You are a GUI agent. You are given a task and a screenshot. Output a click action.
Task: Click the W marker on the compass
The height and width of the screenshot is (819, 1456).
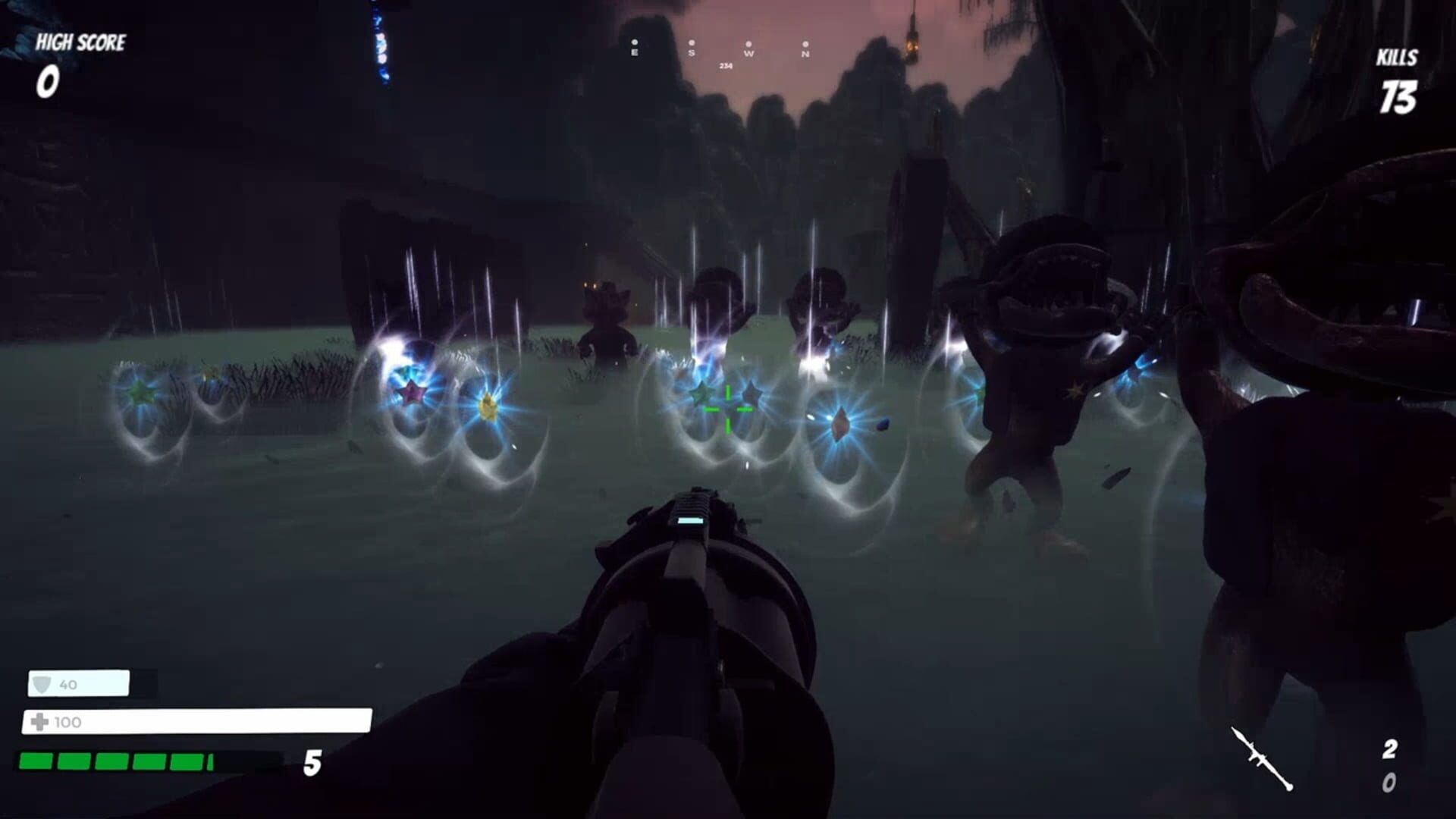pos(750,53)
